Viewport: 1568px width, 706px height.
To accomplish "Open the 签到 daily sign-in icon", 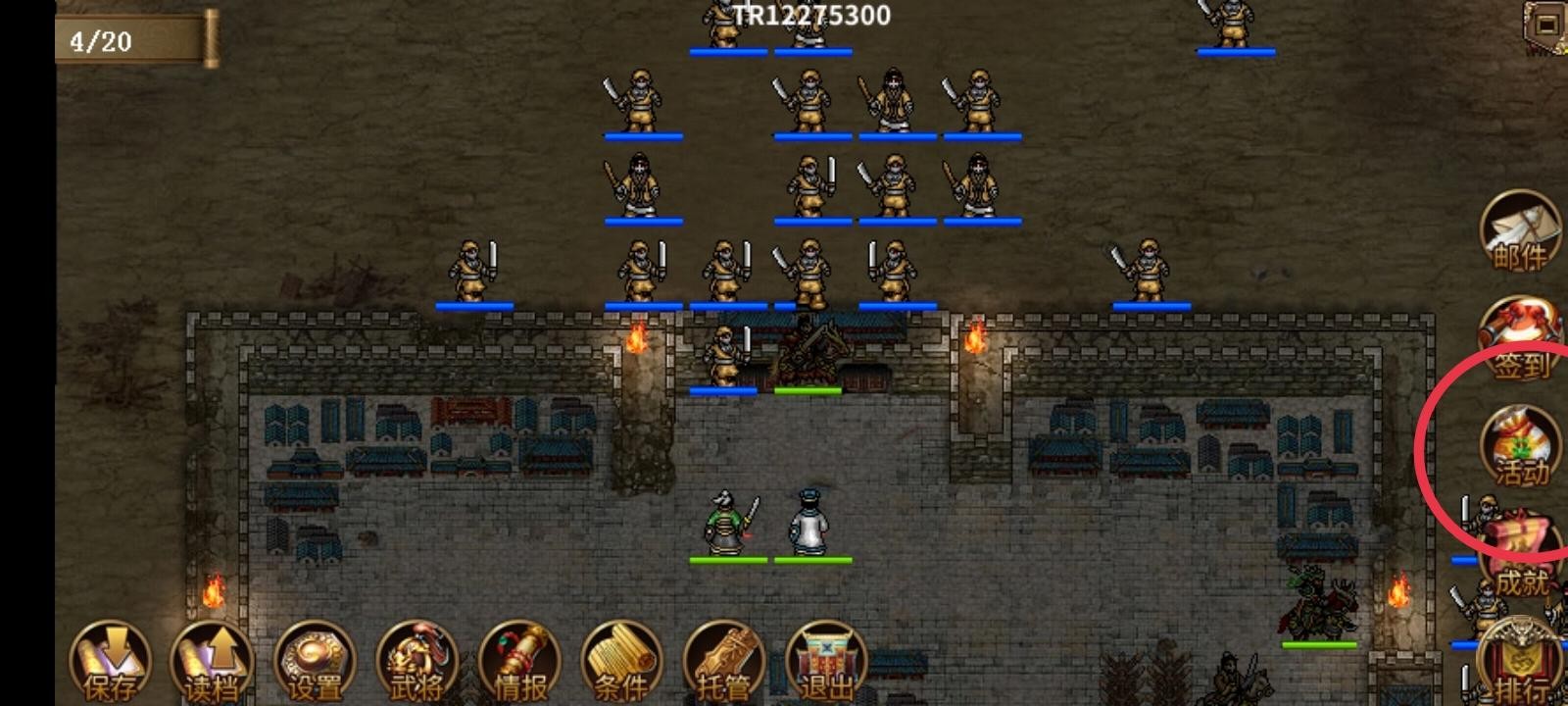I will click(1520, 339).
